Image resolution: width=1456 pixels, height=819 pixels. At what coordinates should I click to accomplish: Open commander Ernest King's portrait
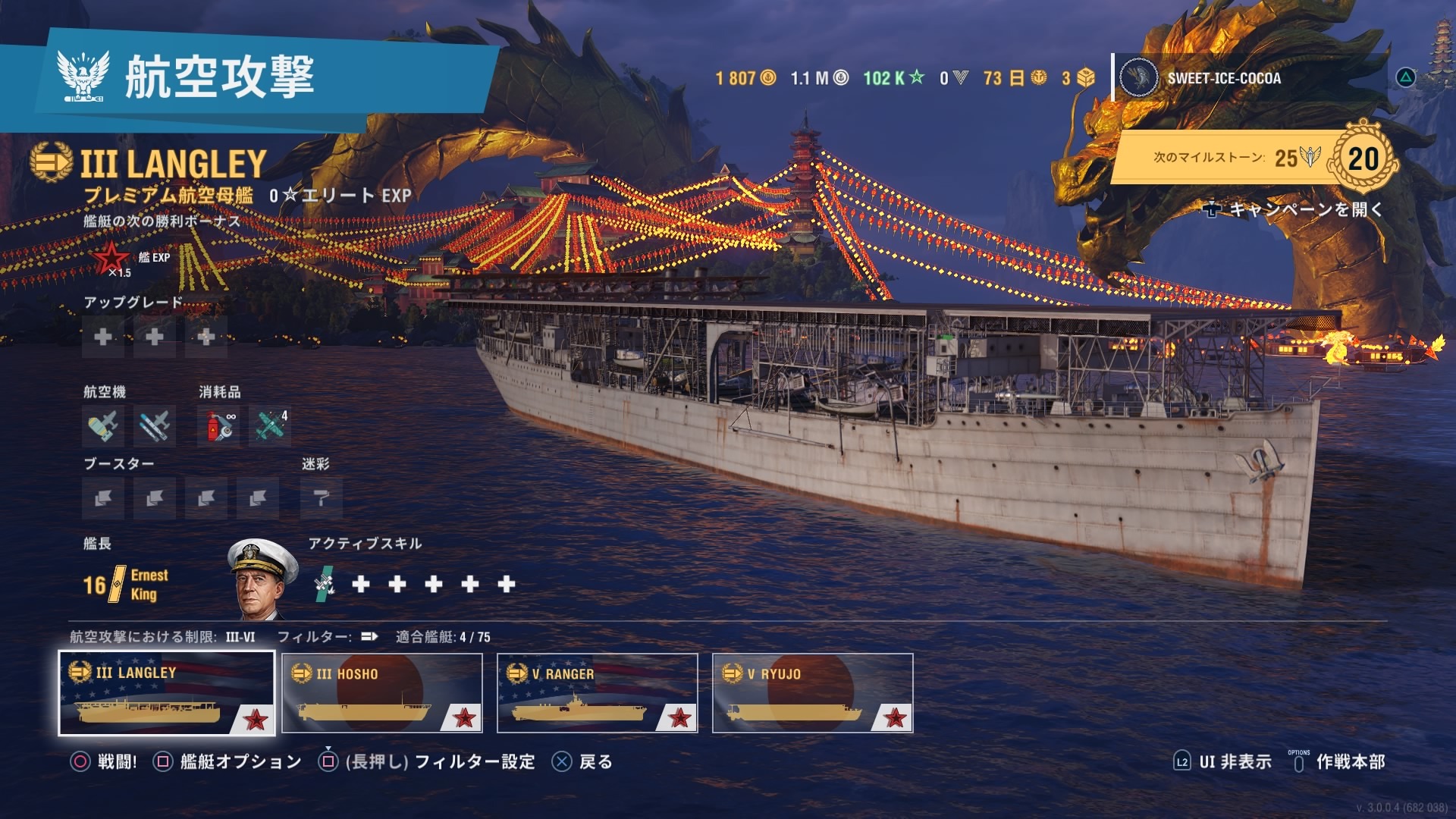[262, 580]
